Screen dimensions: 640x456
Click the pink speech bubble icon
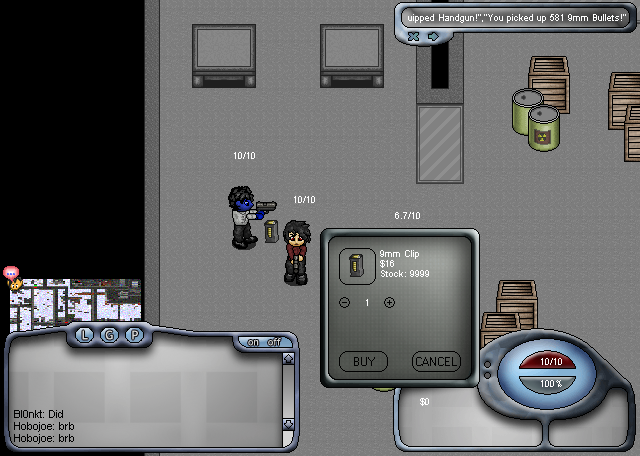pyautogui.click(x=12, y=272)
